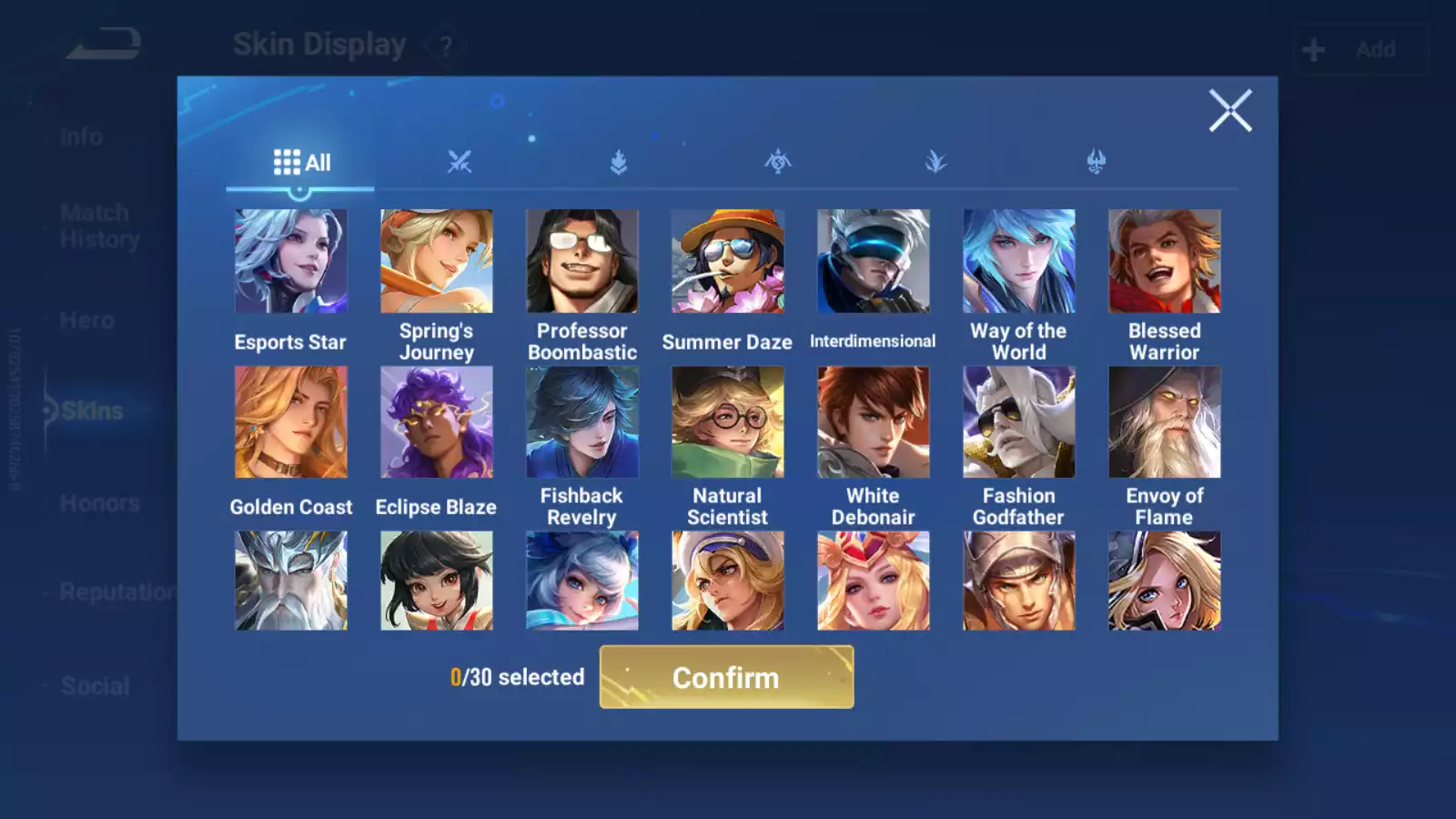Confirm the skin selection
The image size is (1456, 819).
(726, 677)
